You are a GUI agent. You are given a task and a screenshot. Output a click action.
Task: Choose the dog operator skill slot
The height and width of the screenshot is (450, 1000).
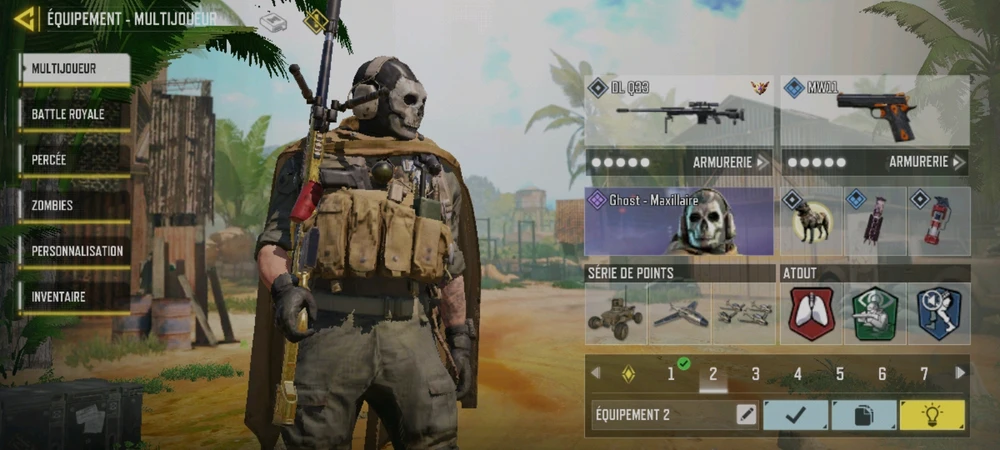coord(810,221)
